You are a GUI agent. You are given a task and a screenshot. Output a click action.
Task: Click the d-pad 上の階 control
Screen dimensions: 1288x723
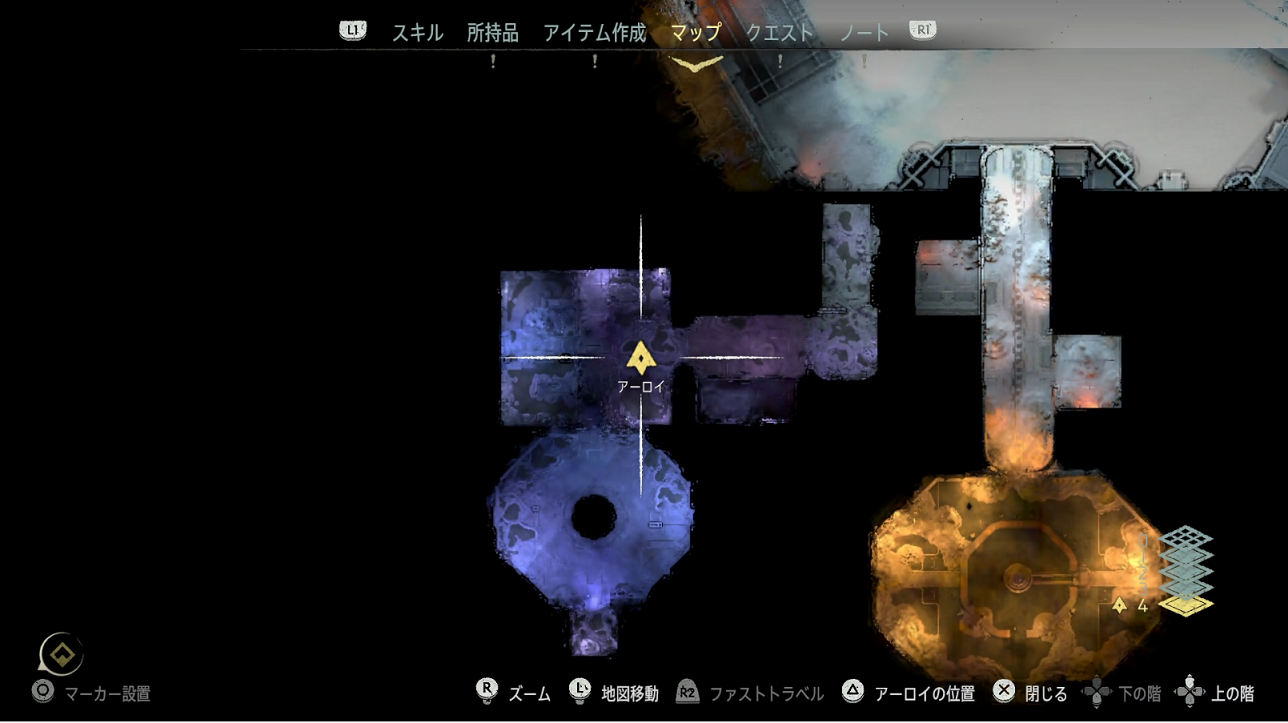1191,689
